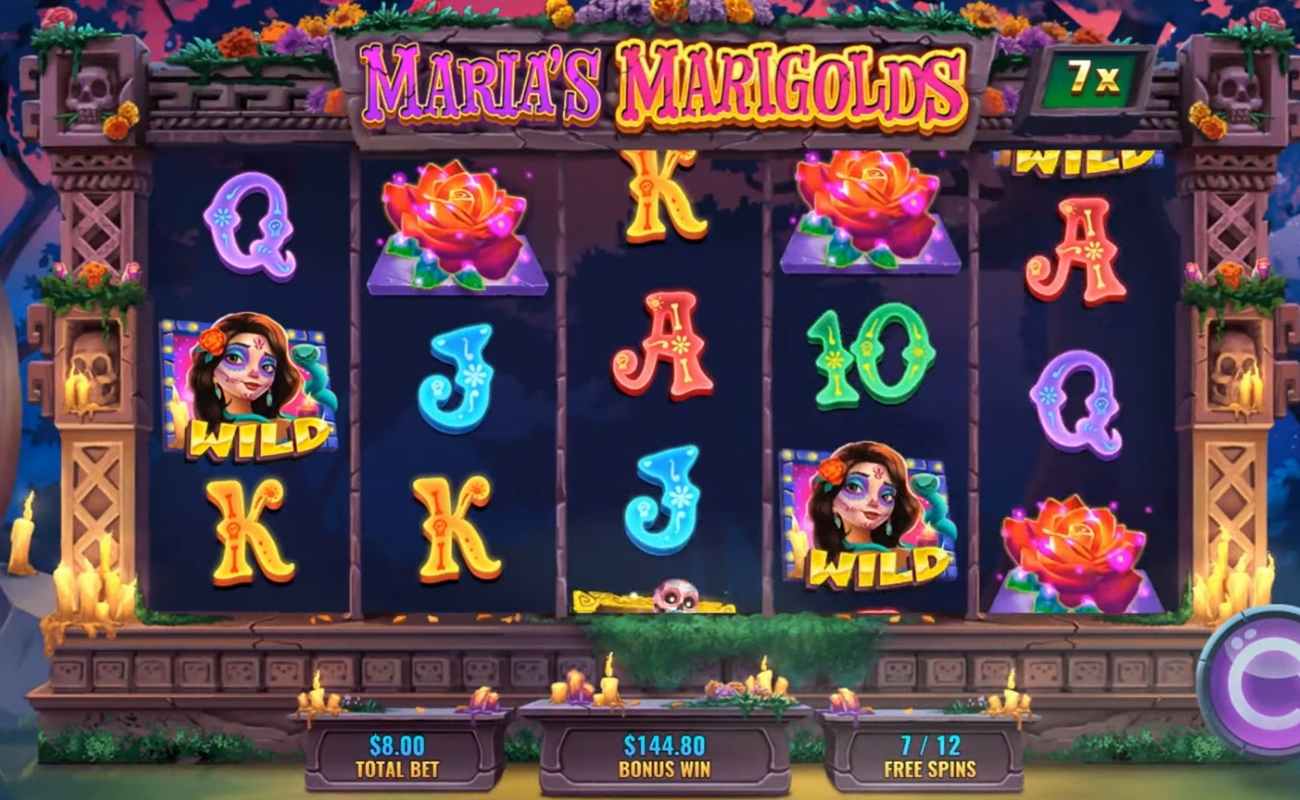1300x800 pixels.
Task: Select the red rose symbol on reel two
Action: click(455, 225)
